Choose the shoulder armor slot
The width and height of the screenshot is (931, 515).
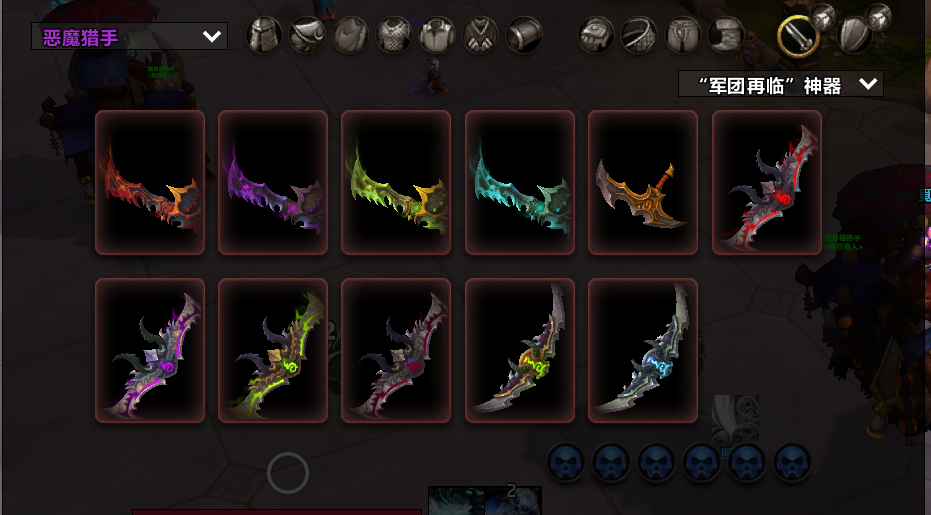pyautogui.click(x=308, y=35)
